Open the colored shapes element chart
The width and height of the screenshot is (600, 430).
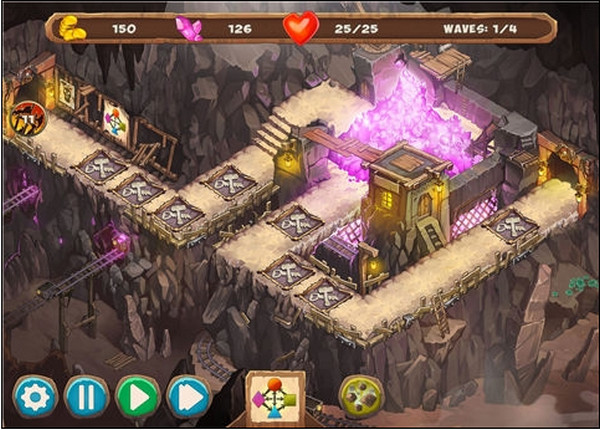pos(275,397)
